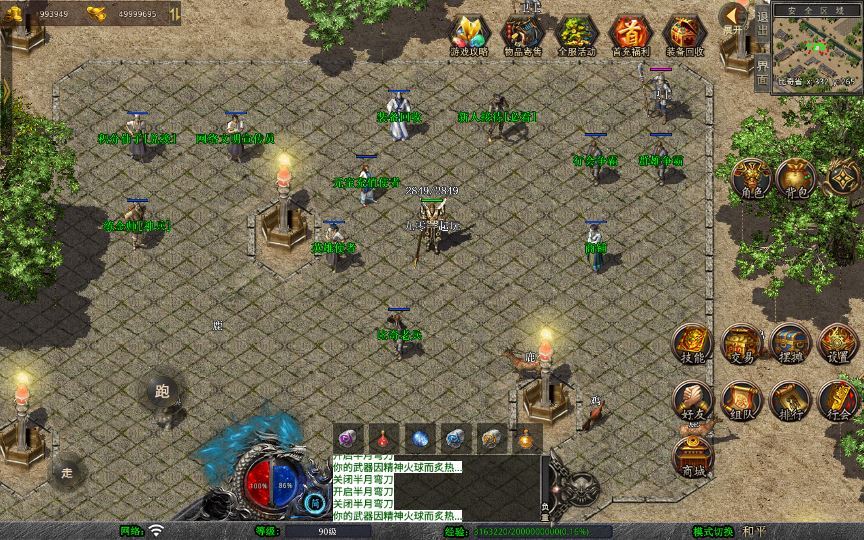The height and width of the screenshot is (540, 864).
Task: Click the 退出 exit button
Action: (762, 22)
